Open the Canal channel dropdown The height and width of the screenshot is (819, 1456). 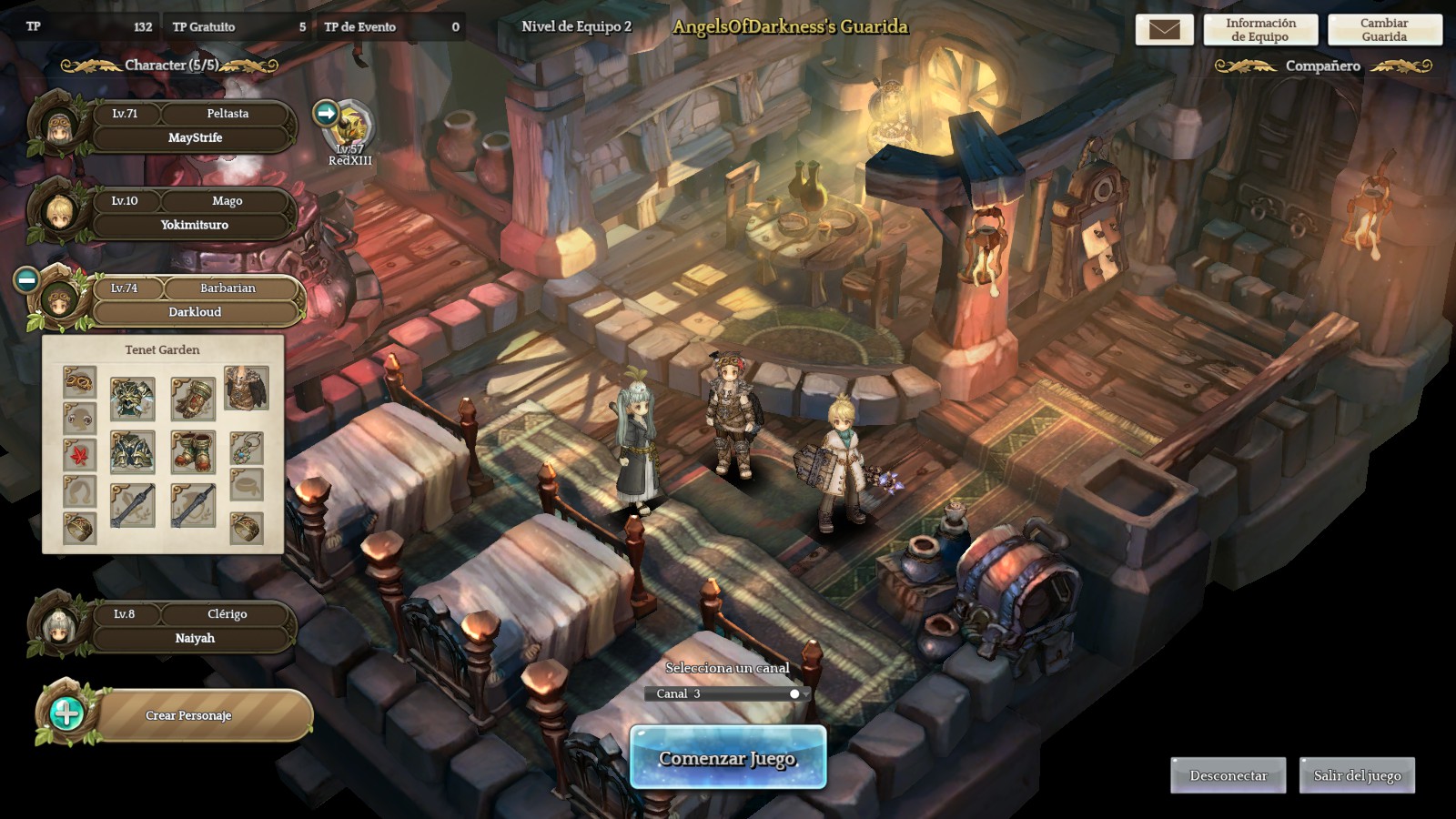pos(728,693)
